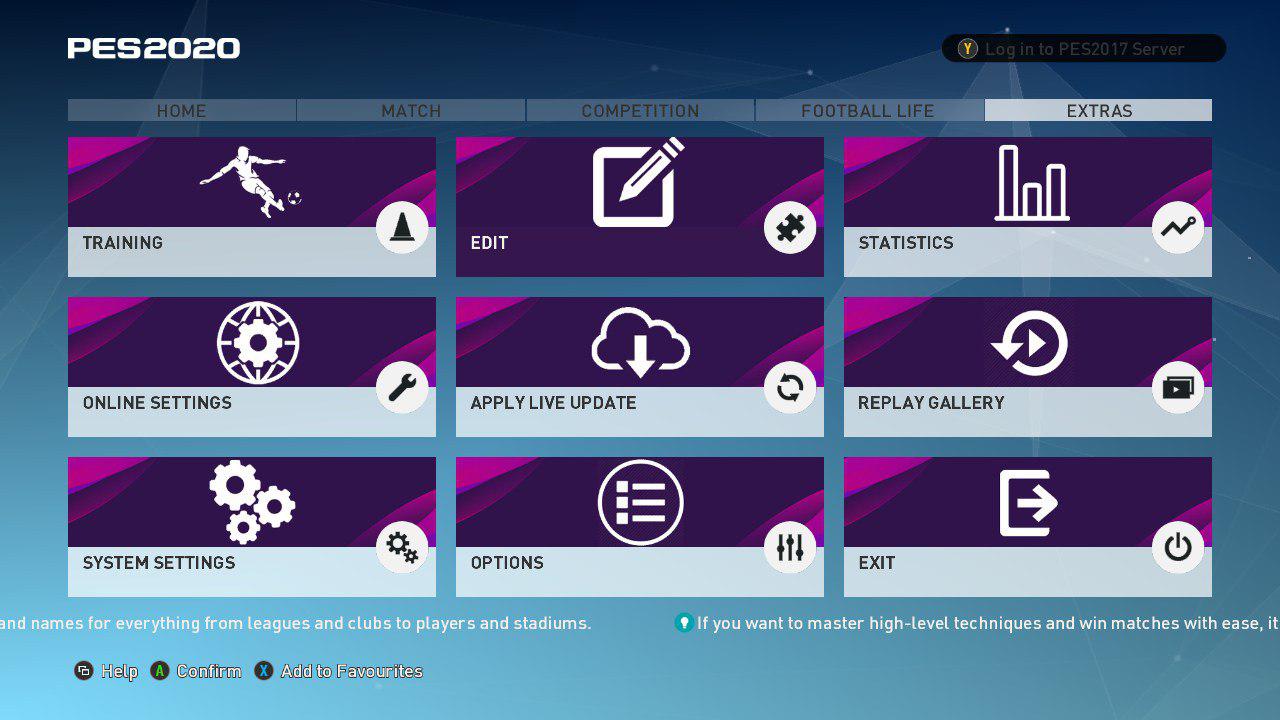The height and width of the screenshot is (720, 1280).
Task: Select the Options menu tile
Action: point(639,527)
